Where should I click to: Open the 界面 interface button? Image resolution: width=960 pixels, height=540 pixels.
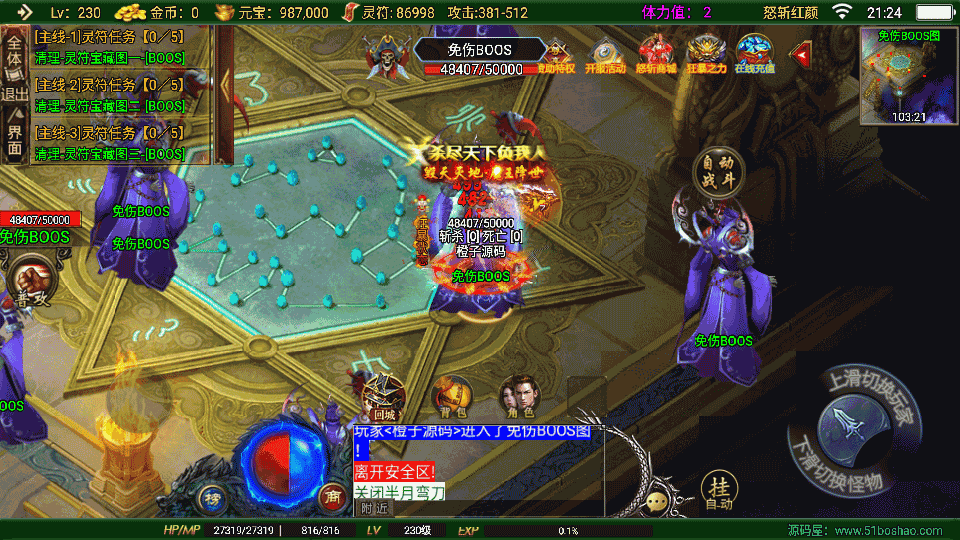point(15,140)
